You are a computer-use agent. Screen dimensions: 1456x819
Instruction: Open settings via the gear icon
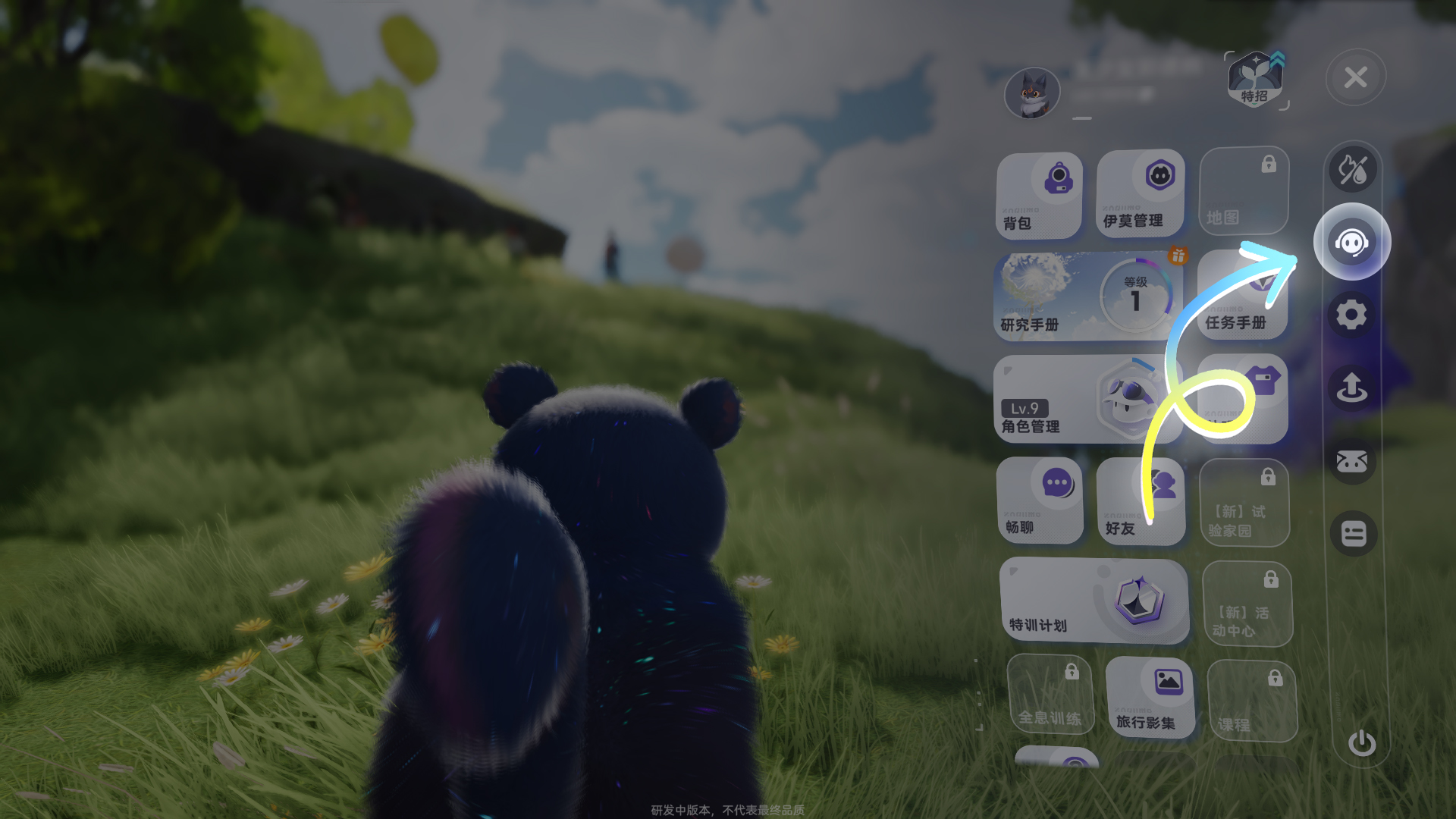[x=1351, y=314]
